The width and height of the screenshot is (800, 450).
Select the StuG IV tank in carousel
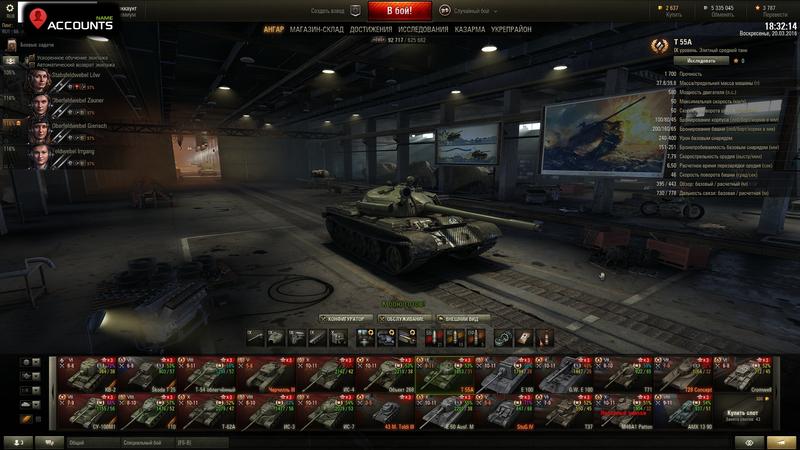tap(509, 410)
